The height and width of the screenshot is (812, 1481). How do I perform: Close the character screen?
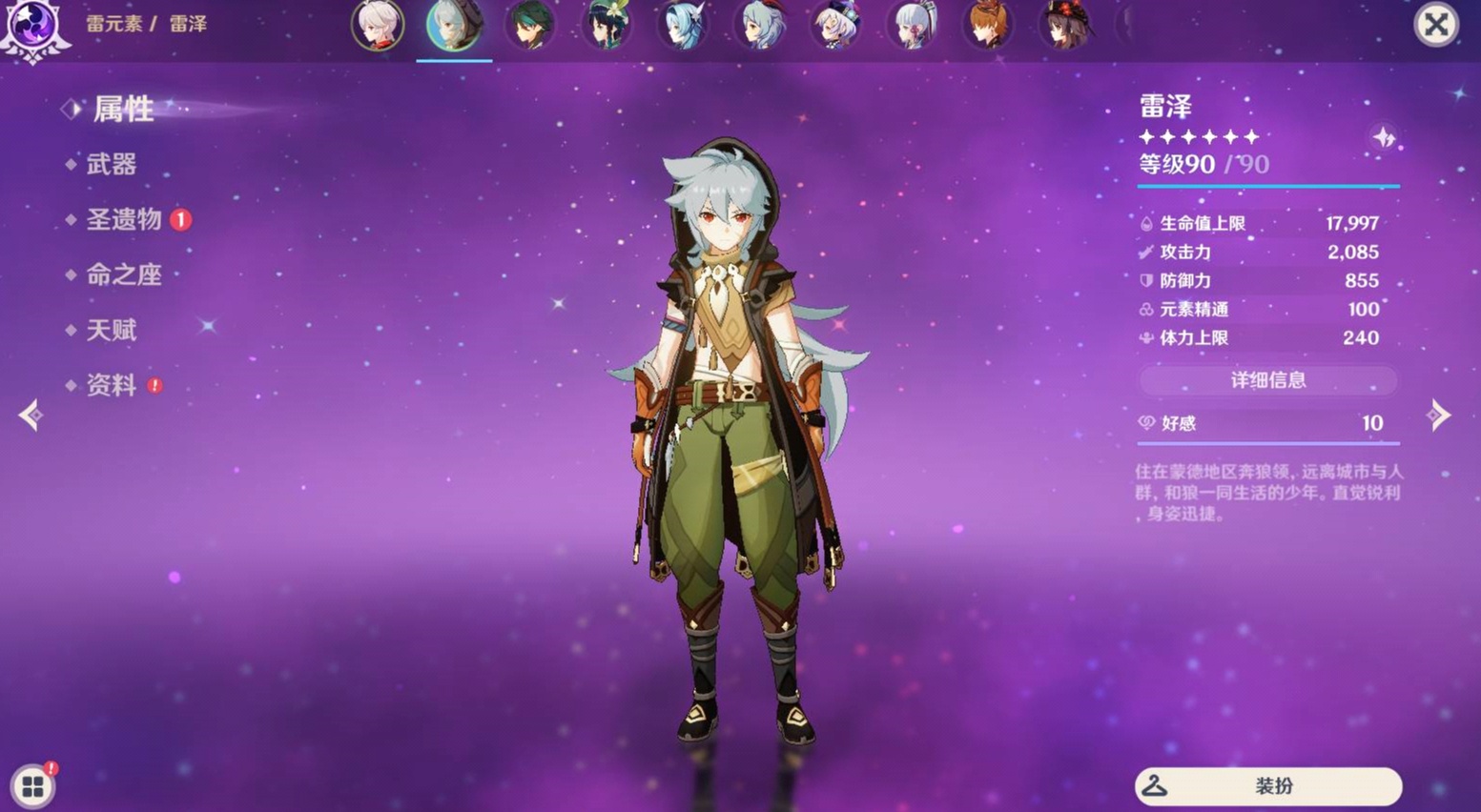[1435, 25]
